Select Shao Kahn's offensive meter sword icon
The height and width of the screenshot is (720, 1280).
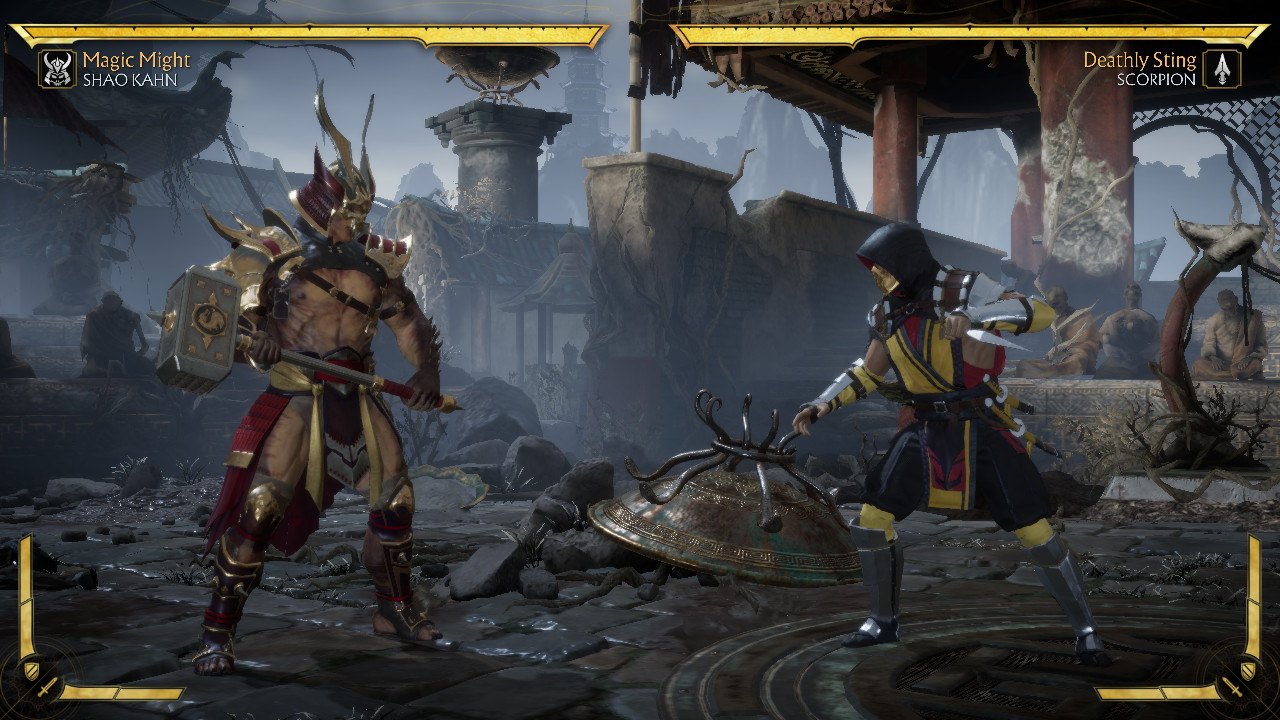[x=46, y=688]
